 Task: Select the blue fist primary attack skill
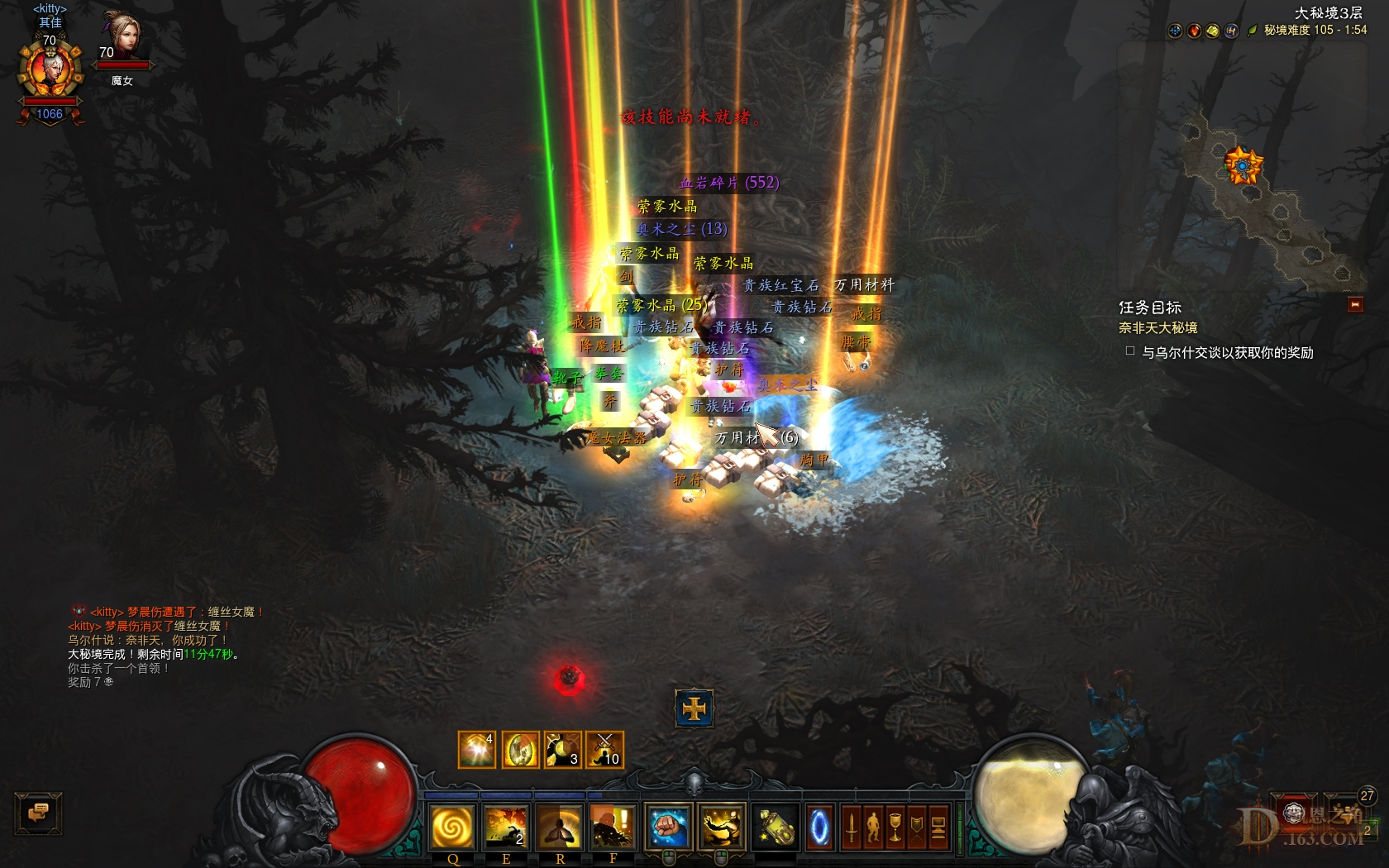click(668, 827)
